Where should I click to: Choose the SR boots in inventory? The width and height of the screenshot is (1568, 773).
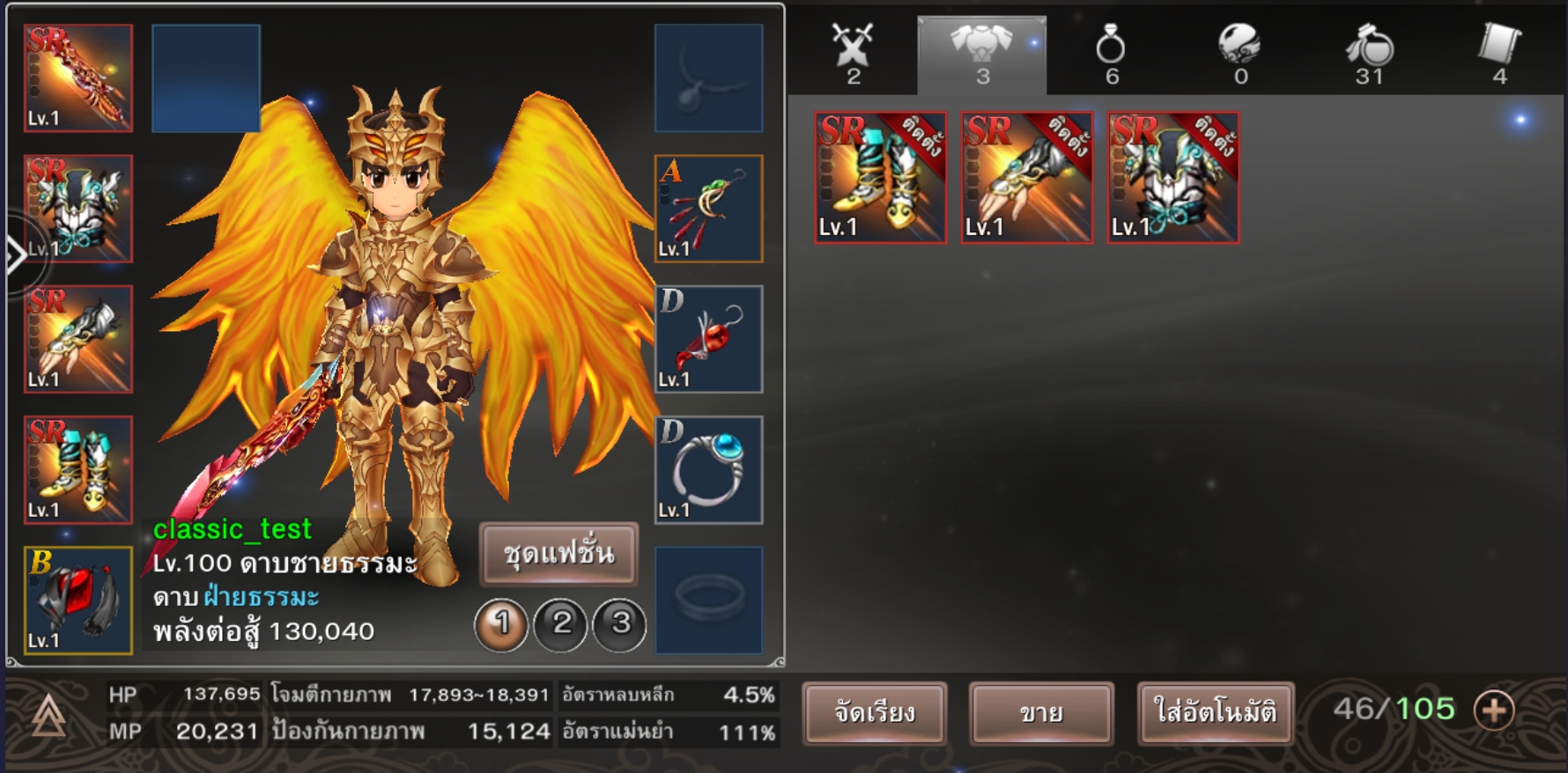pyautogui.click(x=880, y=178)
